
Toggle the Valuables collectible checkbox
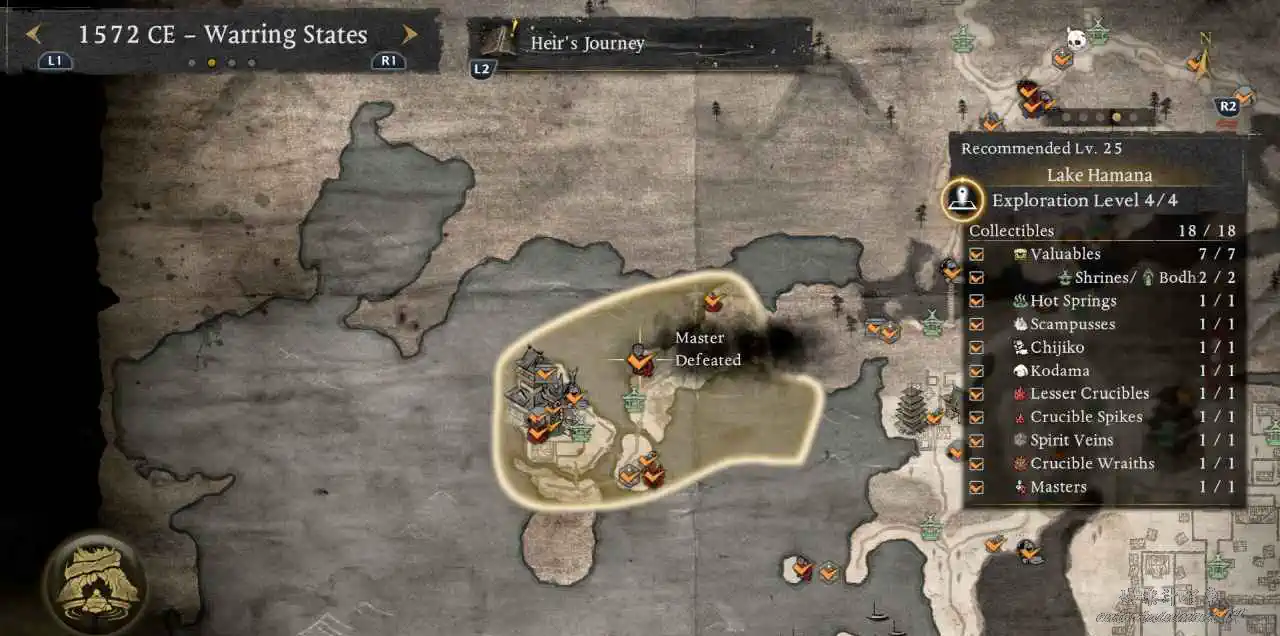point(977,254)
